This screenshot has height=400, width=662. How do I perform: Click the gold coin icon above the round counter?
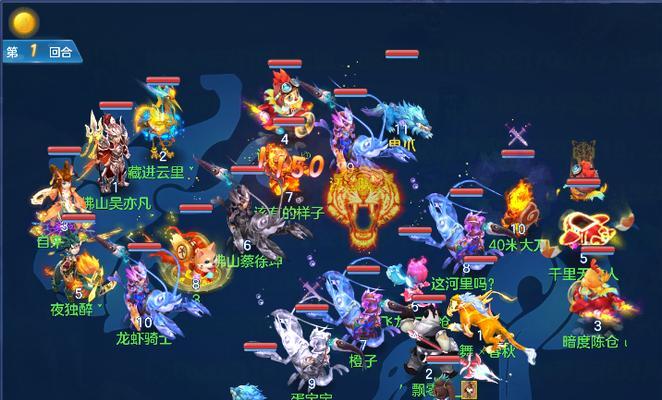22,21
